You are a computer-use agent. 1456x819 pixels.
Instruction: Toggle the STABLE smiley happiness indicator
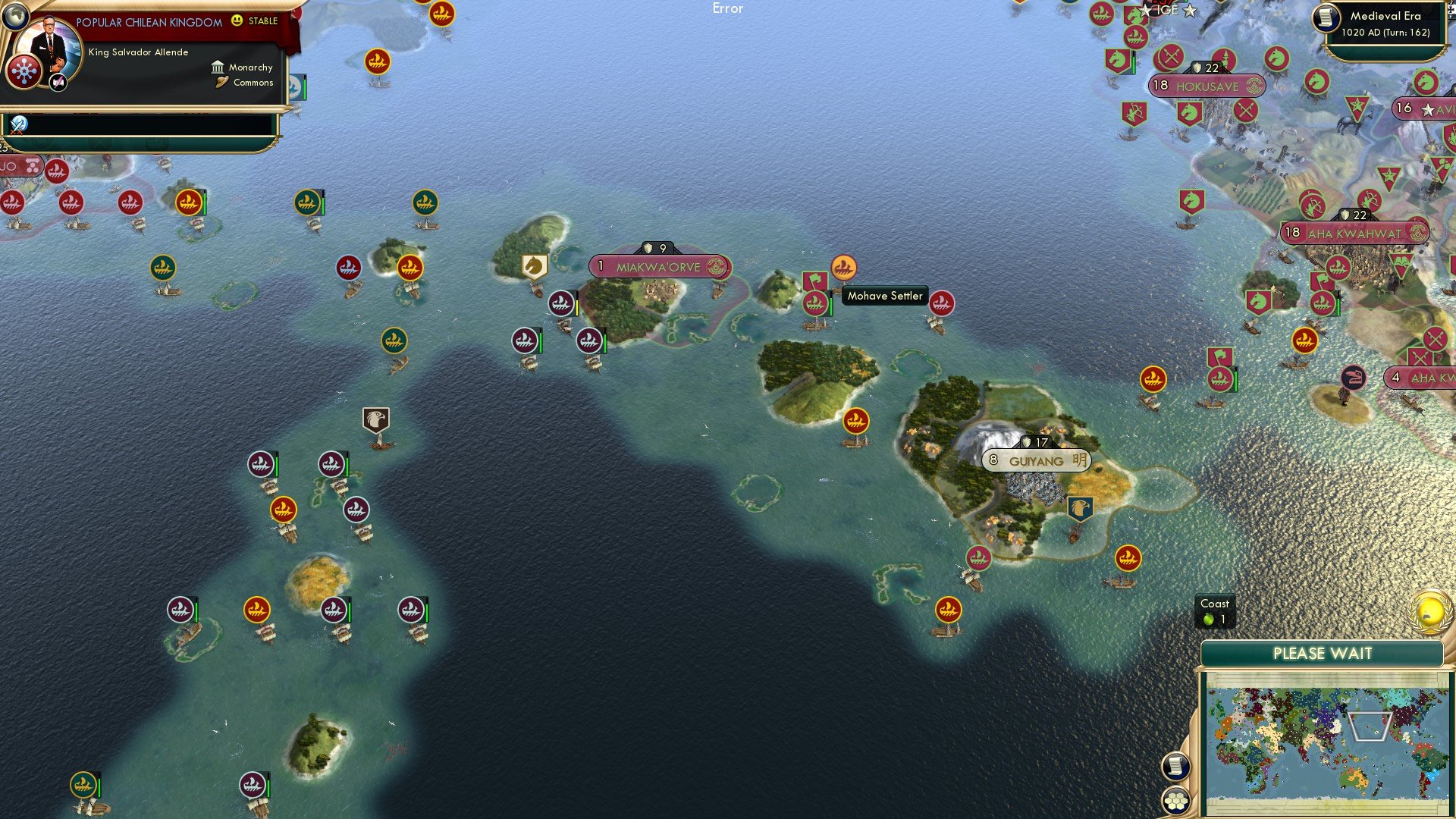click(237, 21)
